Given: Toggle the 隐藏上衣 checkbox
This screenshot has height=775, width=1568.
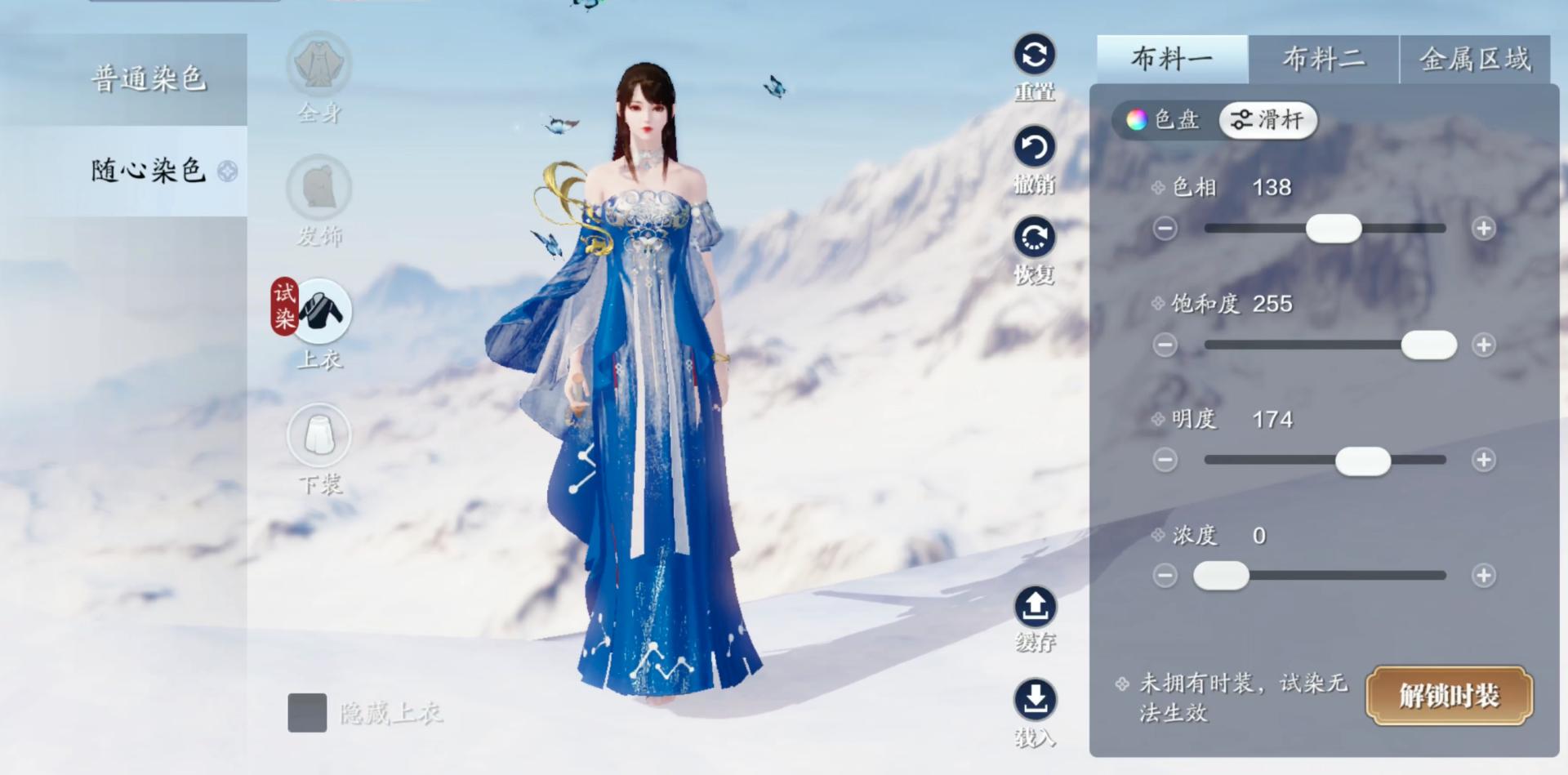Looking at the screenshot, I should point(307,713).
